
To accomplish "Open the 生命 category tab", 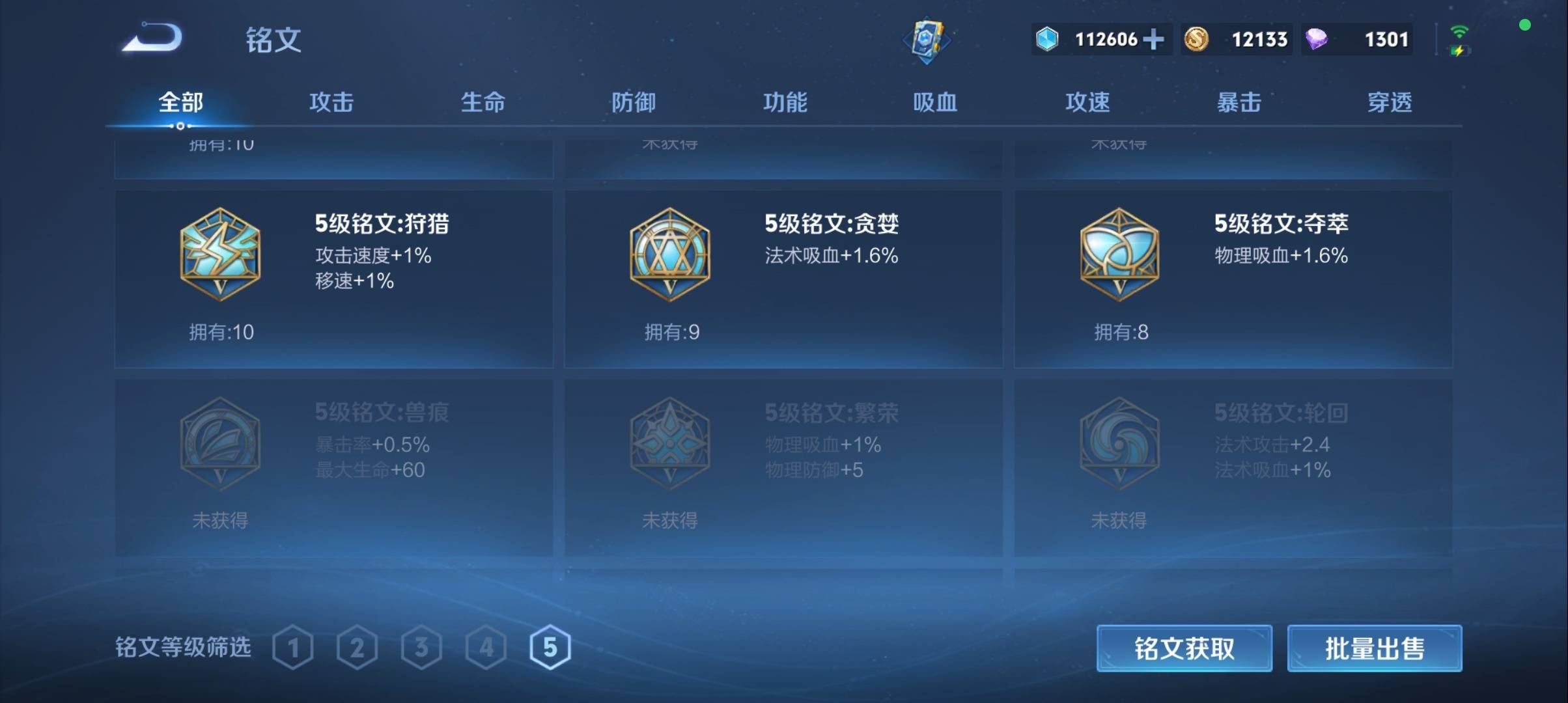I will point(483,102).
